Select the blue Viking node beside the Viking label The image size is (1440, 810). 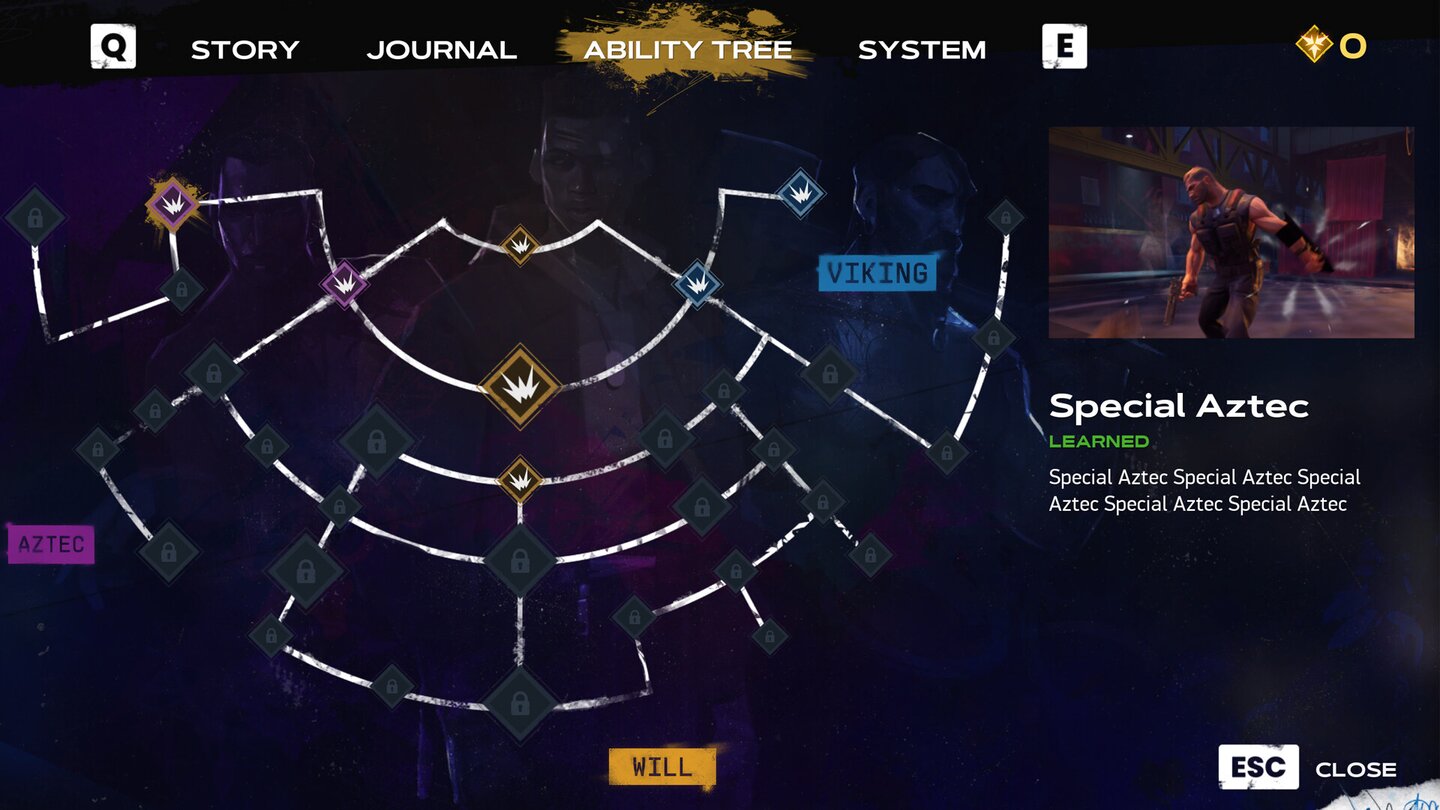(x=695, y=284)
